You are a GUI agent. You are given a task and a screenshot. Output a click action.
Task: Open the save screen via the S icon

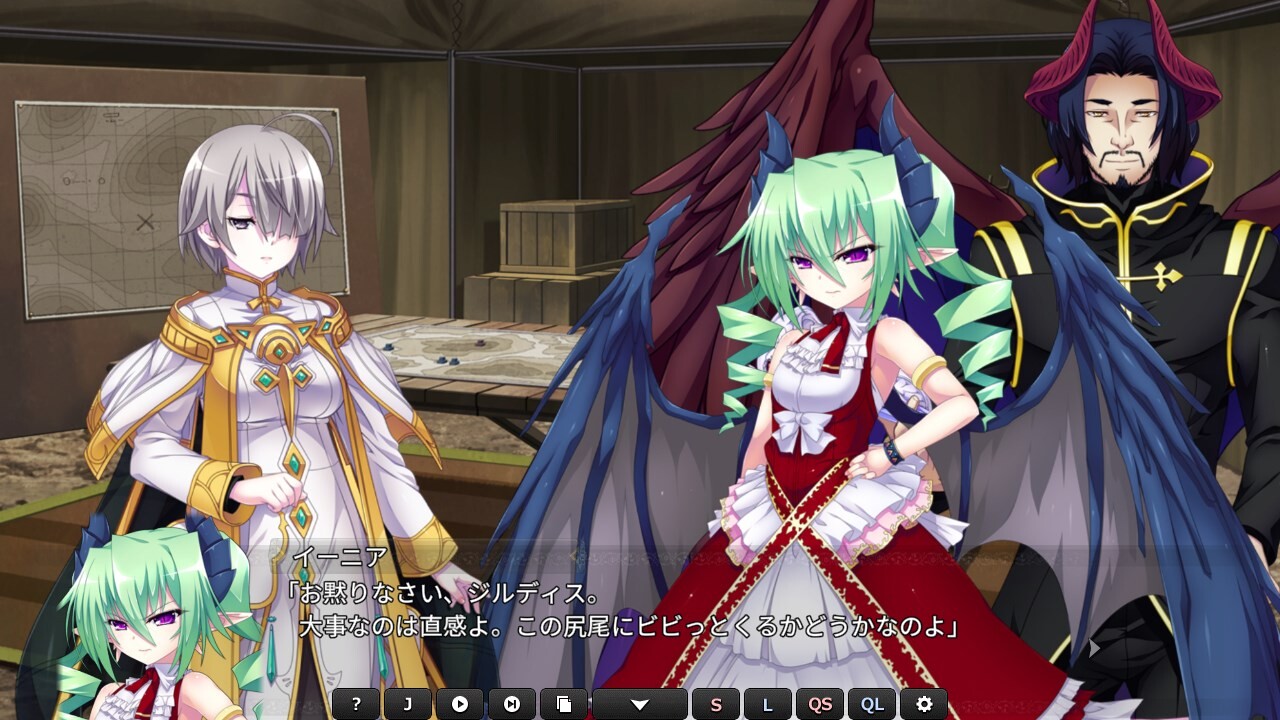[x=716, y=703]
